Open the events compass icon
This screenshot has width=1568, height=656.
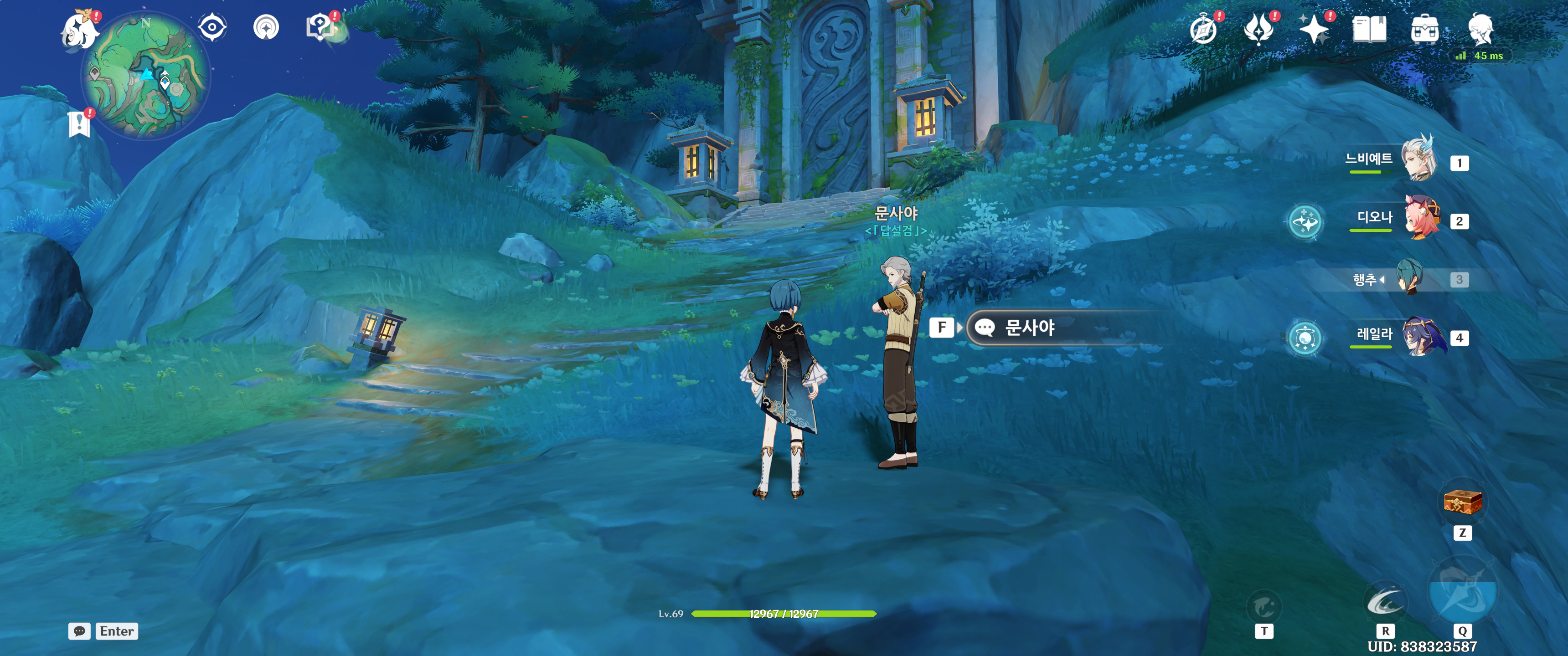[1203, 29]
